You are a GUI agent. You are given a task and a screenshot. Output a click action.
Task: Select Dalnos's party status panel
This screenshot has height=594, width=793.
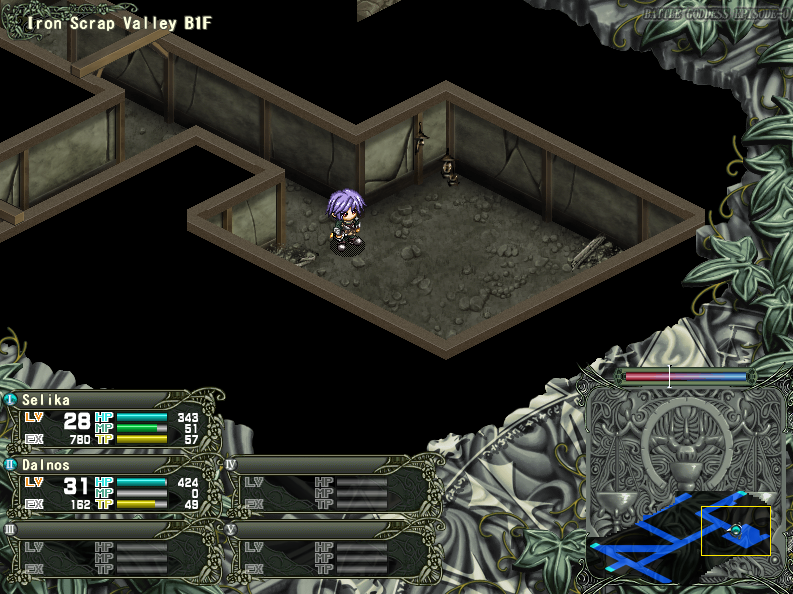[110, 486]
